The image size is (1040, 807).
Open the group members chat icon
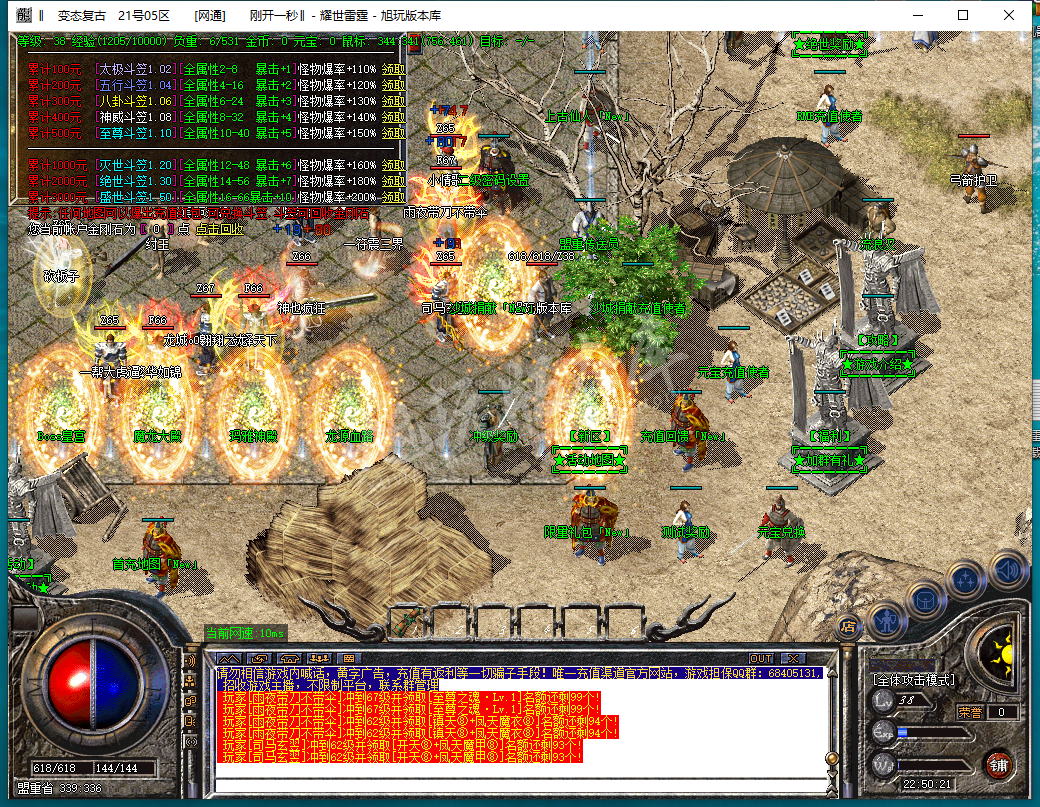tap(320, 658)
